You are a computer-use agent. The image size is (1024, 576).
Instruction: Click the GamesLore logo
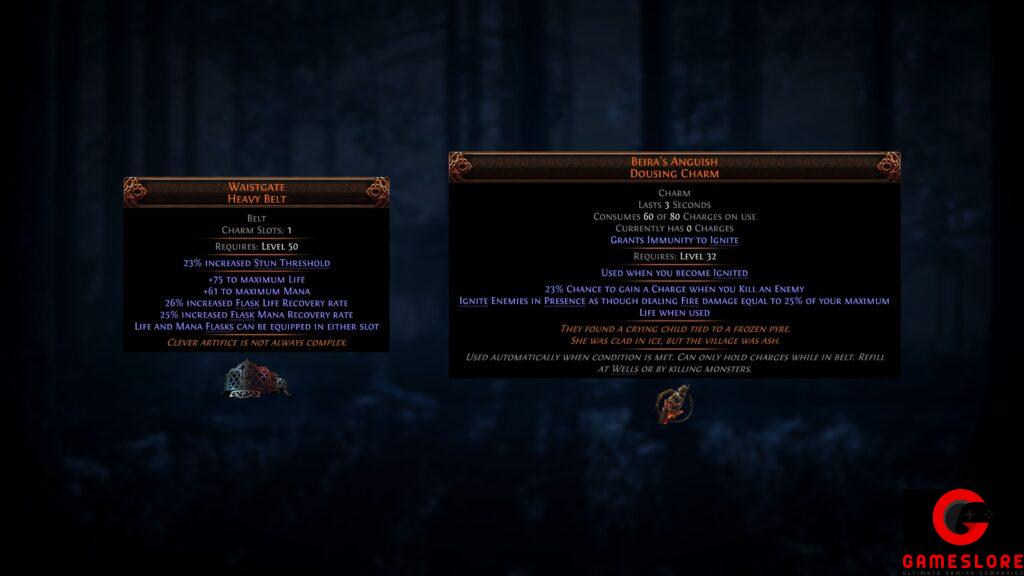click(962, 530)
